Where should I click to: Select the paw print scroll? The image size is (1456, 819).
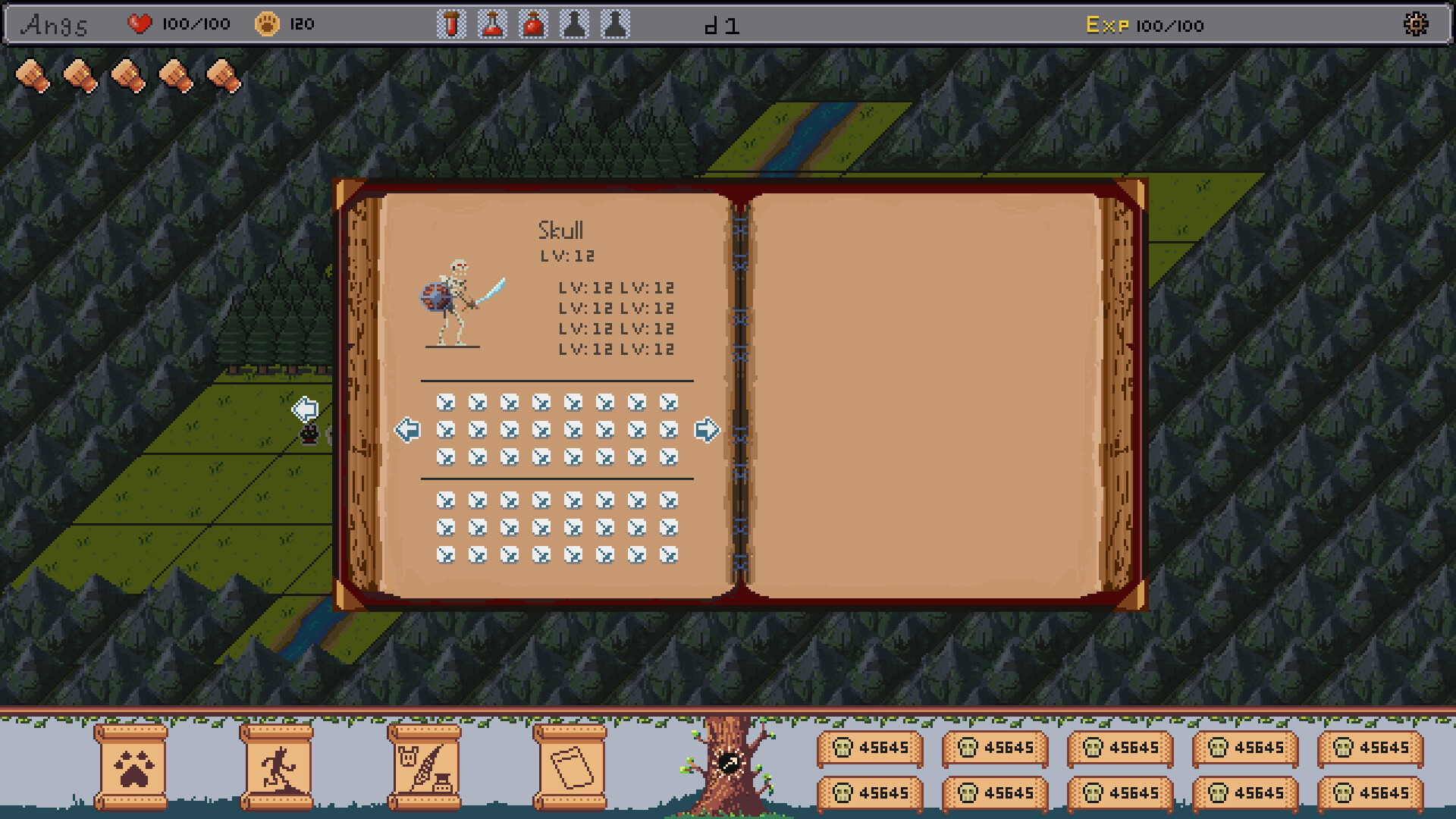pyautogui.click(x=130, y=764)
